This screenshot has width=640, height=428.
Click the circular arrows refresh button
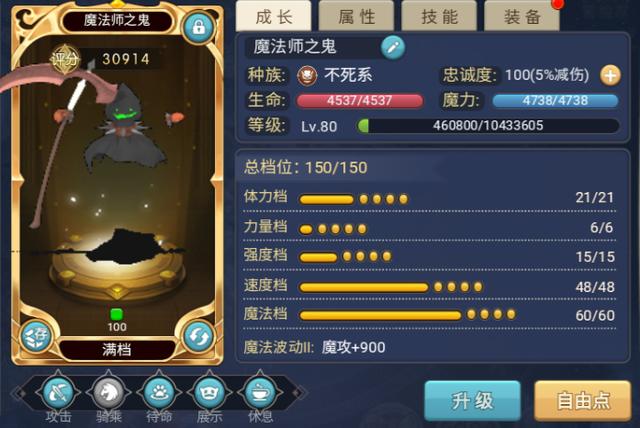coord(198,335)
